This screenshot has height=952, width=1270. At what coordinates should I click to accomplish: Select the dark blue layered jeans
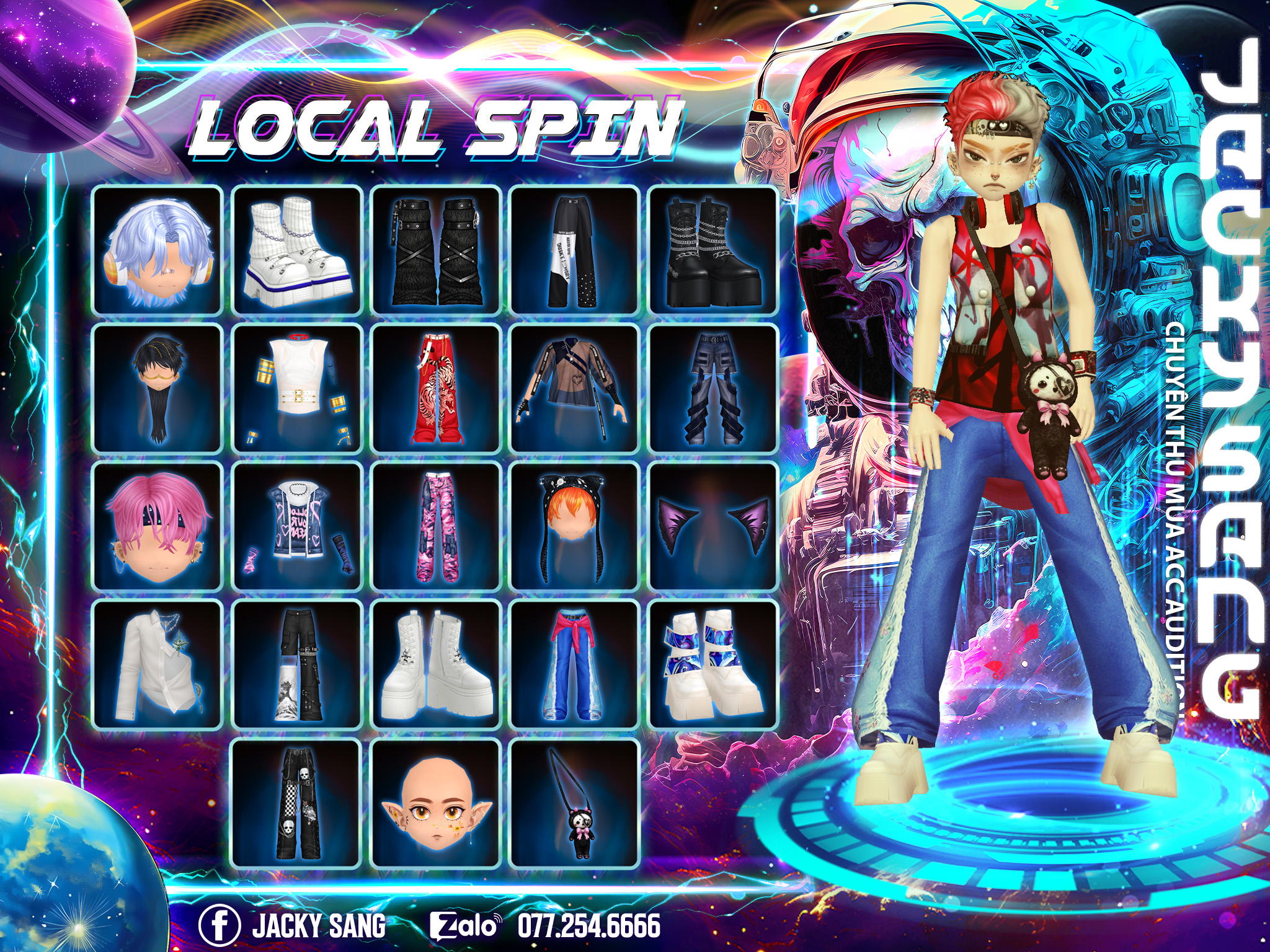tap(713, 389)
